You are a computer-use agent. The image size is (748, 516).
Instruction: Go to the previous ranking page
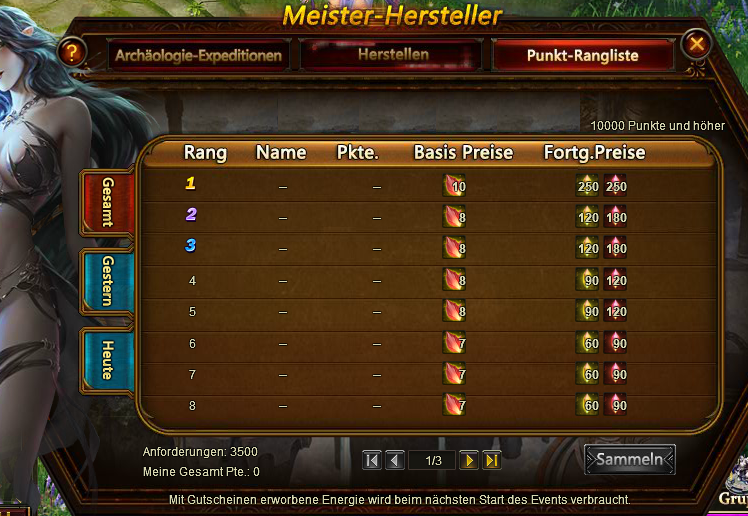click(394, 460)
